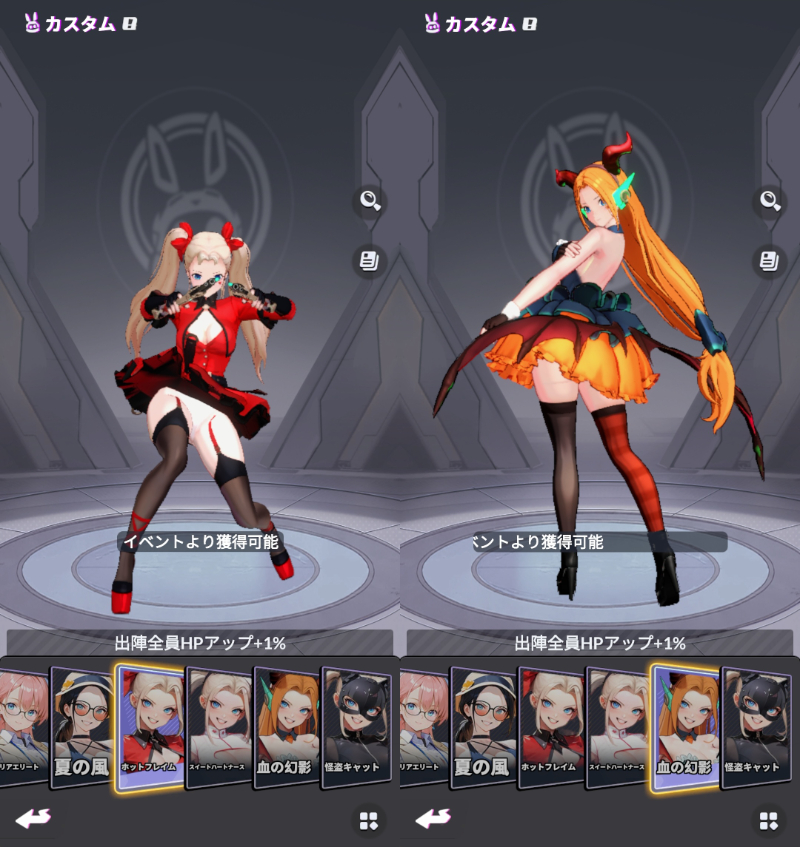Go back using arrow below the highlighted 血の幻影 row

point(433,819)
